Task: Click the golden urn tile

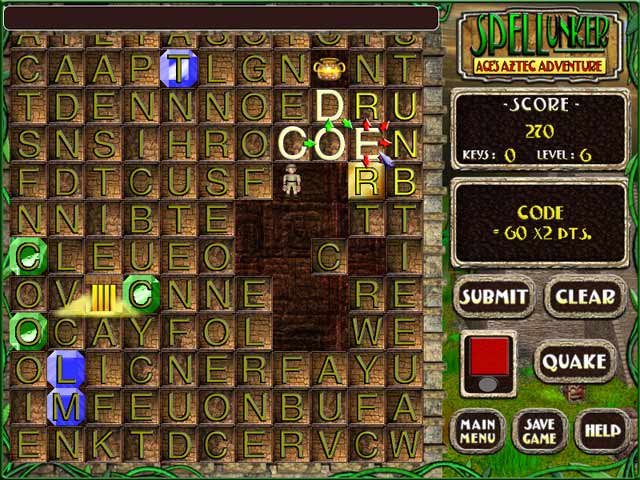Action: point(328,69)
